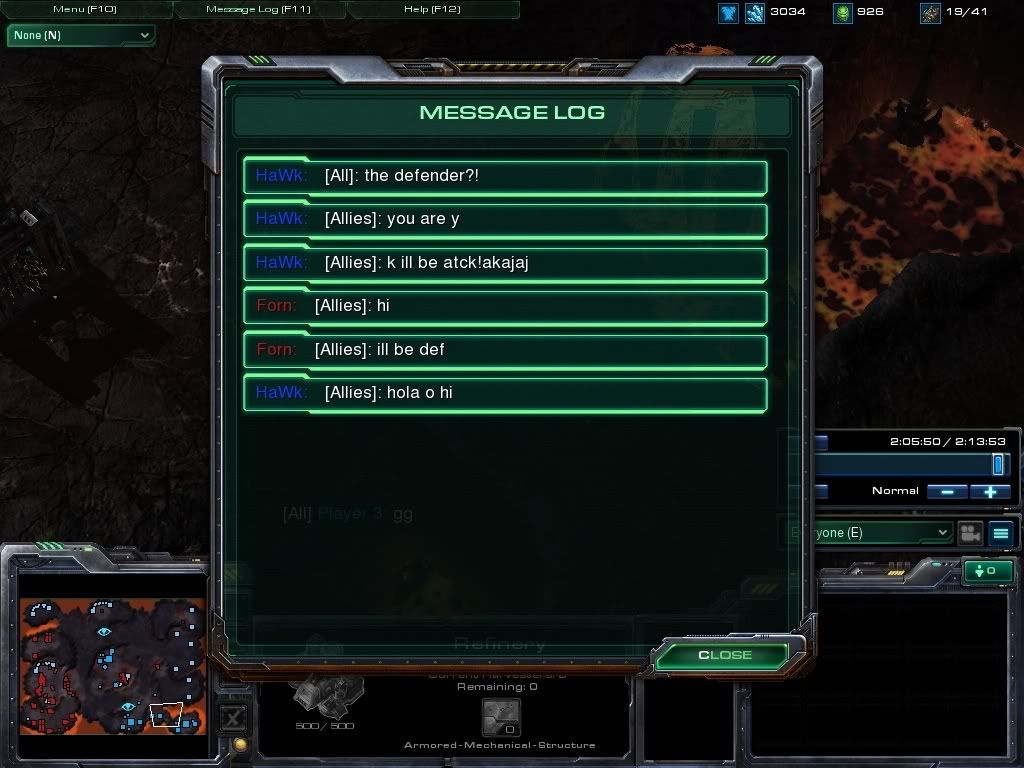Select Forn's 'ill be def' message row
This screenshot has width=1024, height=768.
pyautogui.click(x=505, y=350)
